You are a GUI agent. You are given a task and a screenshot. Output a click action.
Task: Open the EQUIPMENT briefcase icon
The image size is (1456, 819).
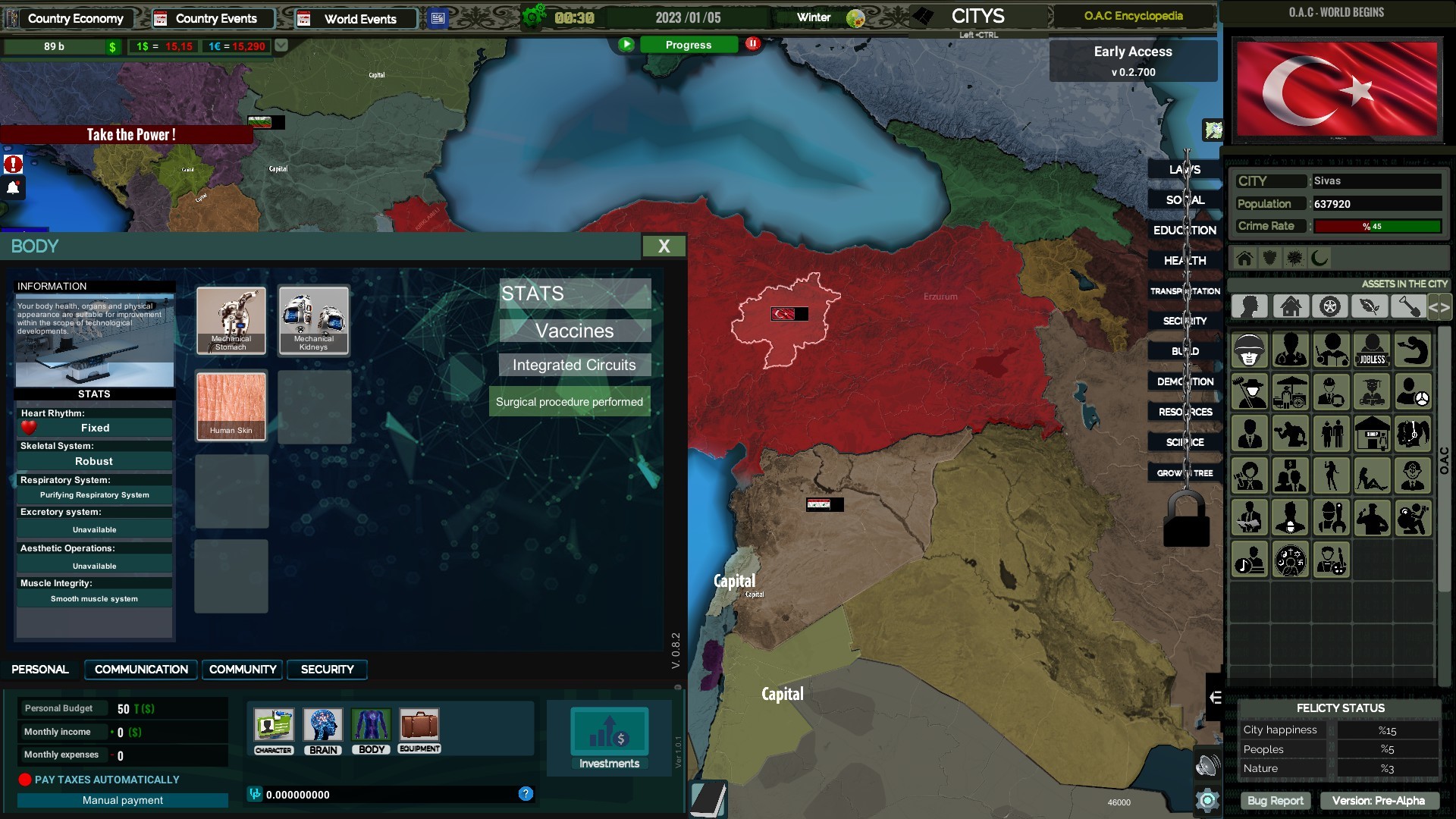[419, 726]
